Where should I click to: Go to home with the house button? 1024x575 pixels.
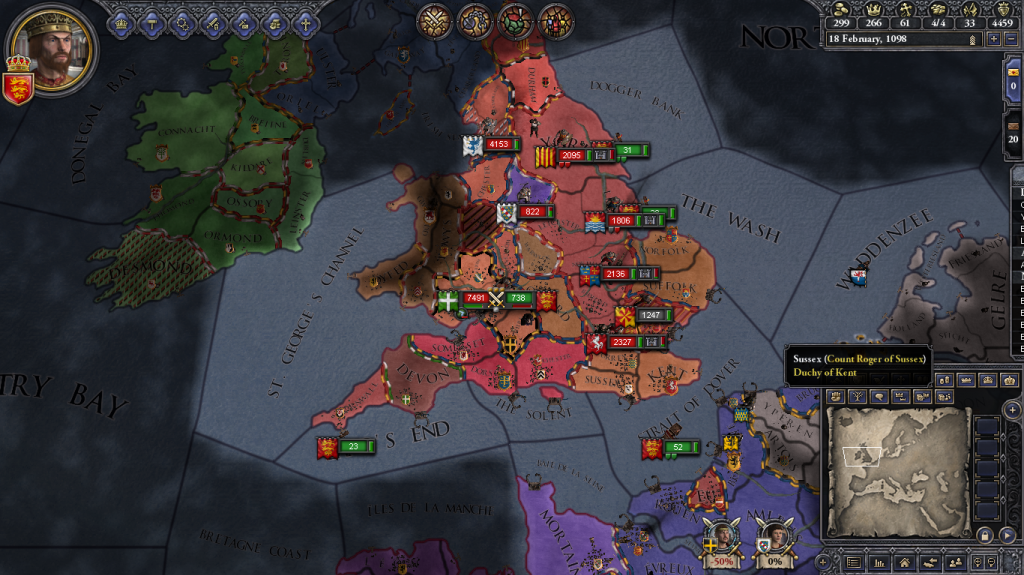904,564
